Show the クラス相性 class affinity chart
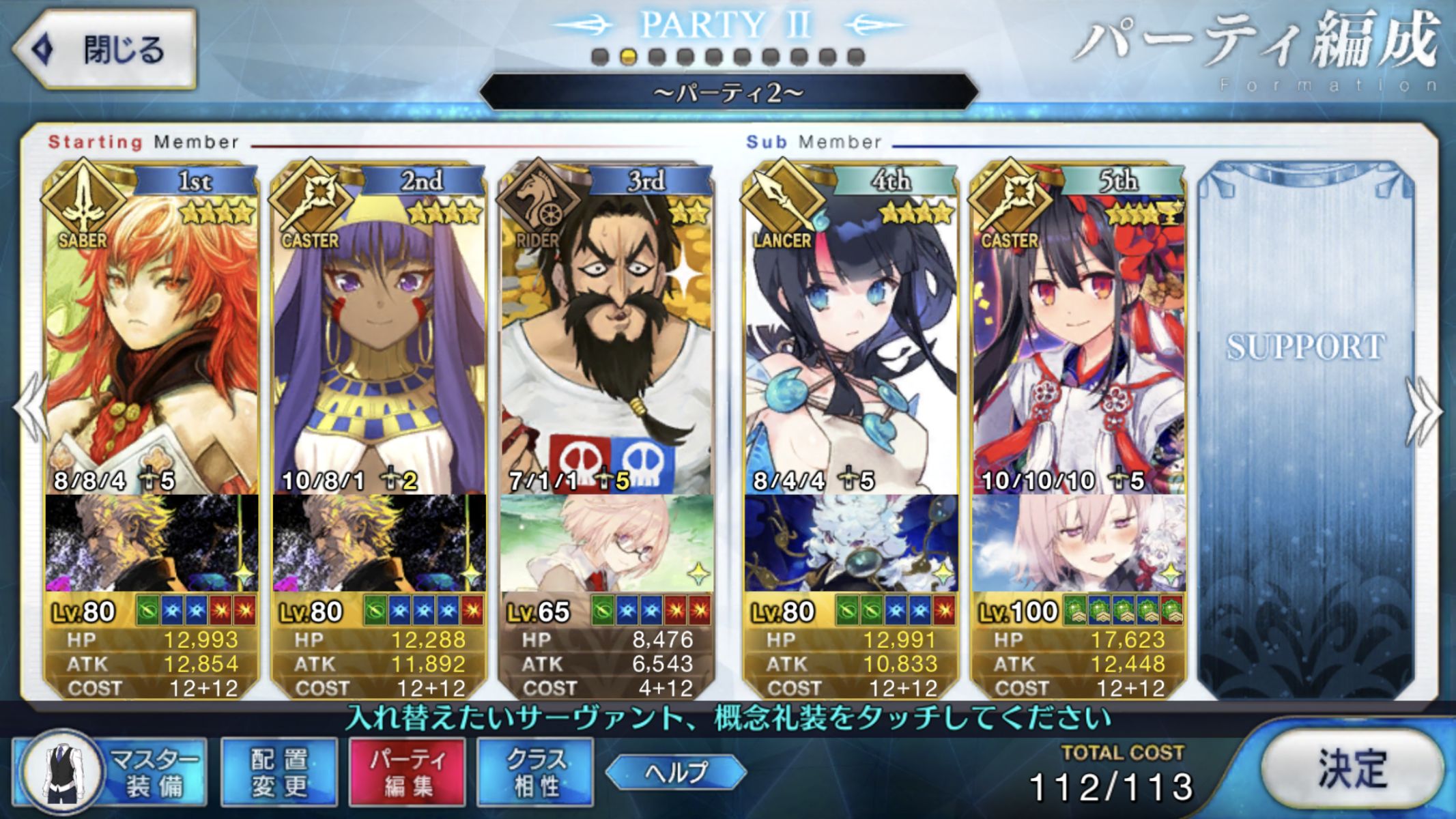This screenshot has width=1456, height=819. click(535, 772)
